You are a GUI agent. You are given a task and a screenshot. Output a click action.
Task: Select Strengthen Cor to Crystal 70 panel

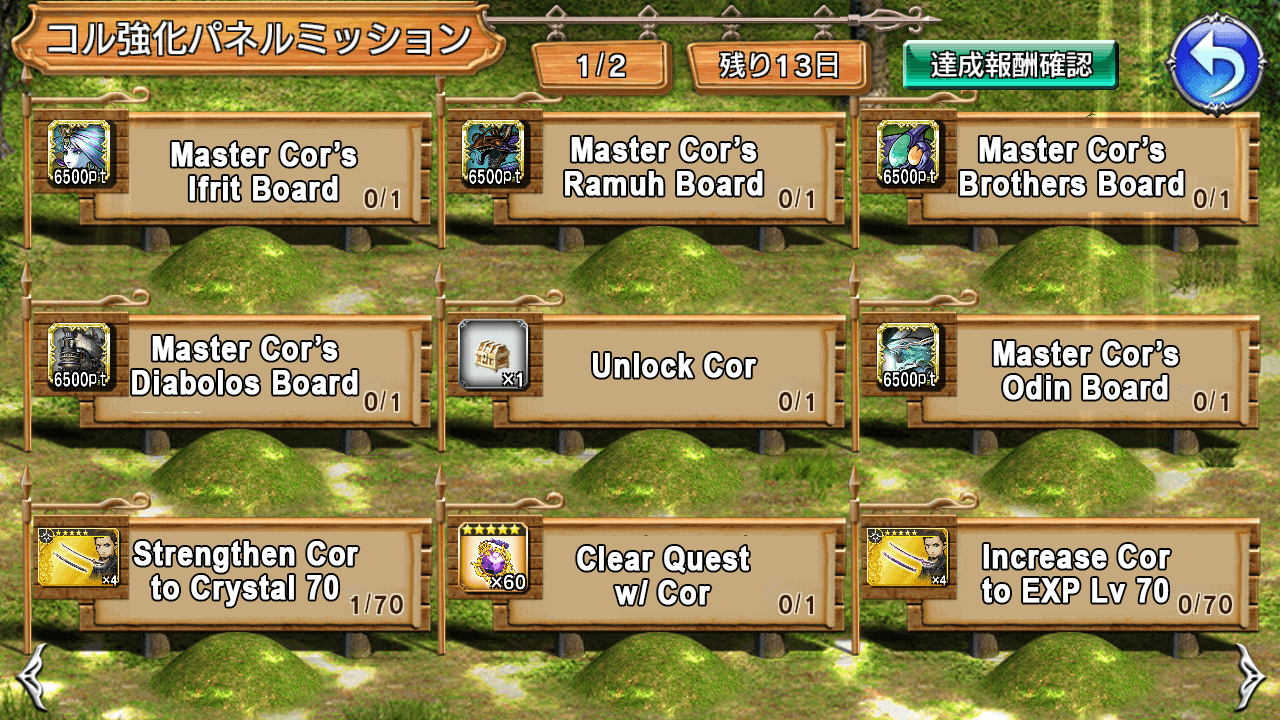245,572
